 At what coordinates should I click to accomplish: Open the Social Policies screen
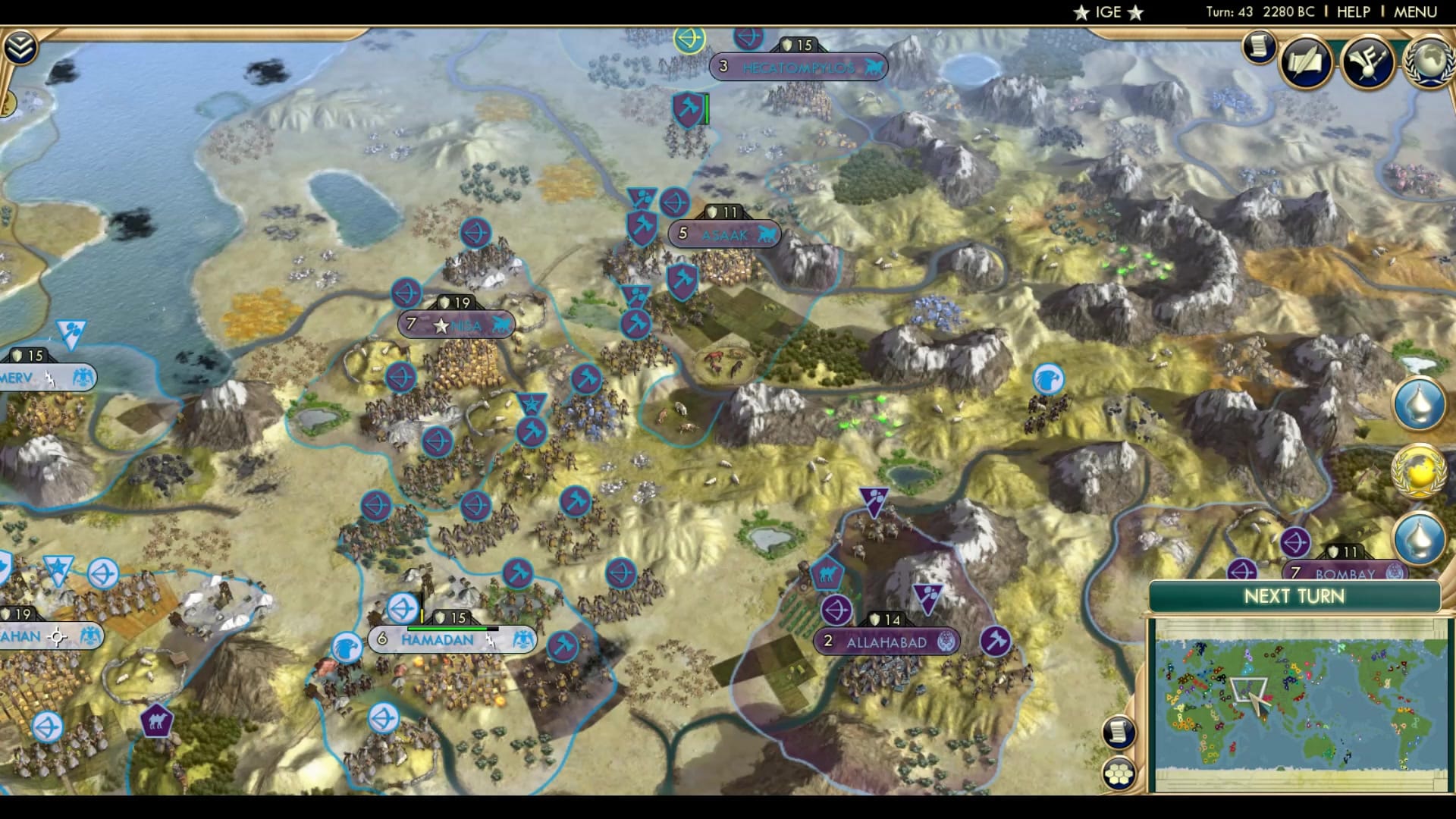click(x=1306, y=64)
